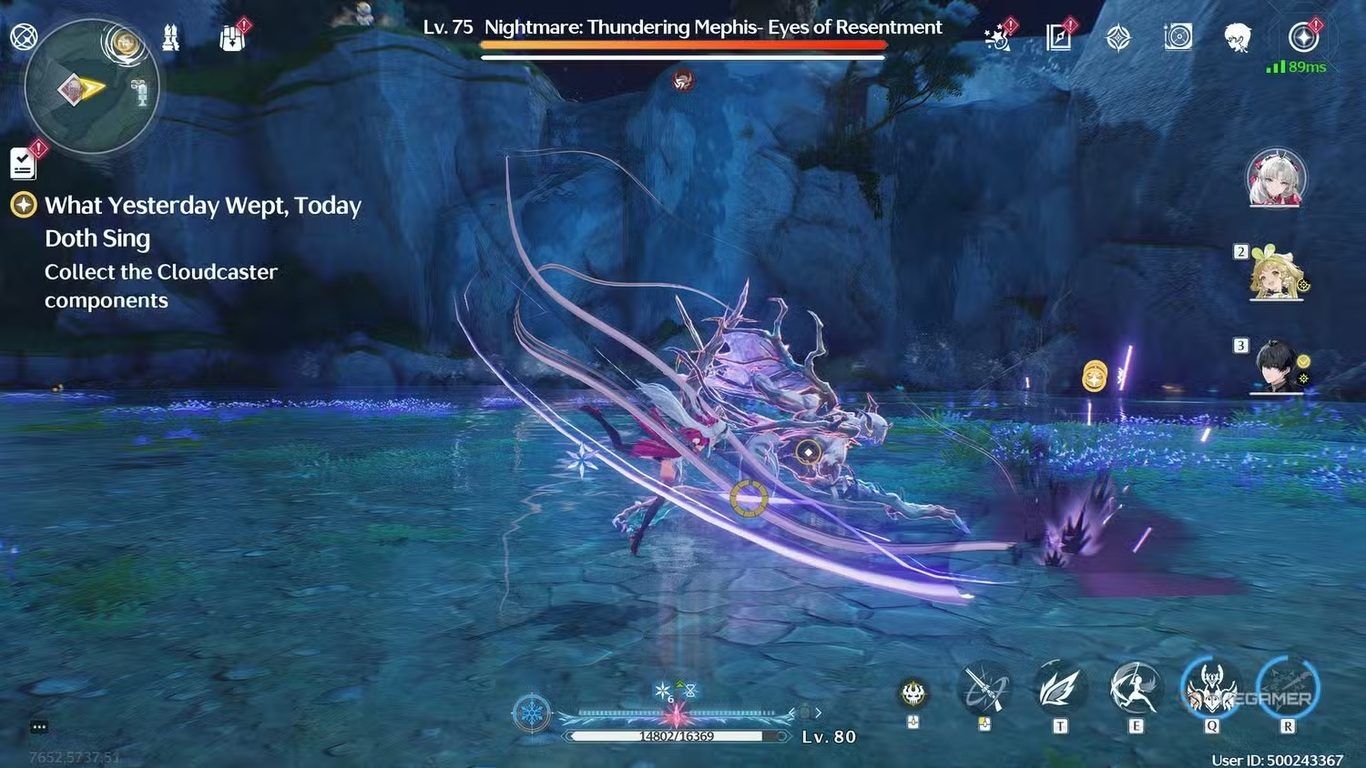Activate the skull emblem ability
The image size is (1366, 768).
point(912,692)
